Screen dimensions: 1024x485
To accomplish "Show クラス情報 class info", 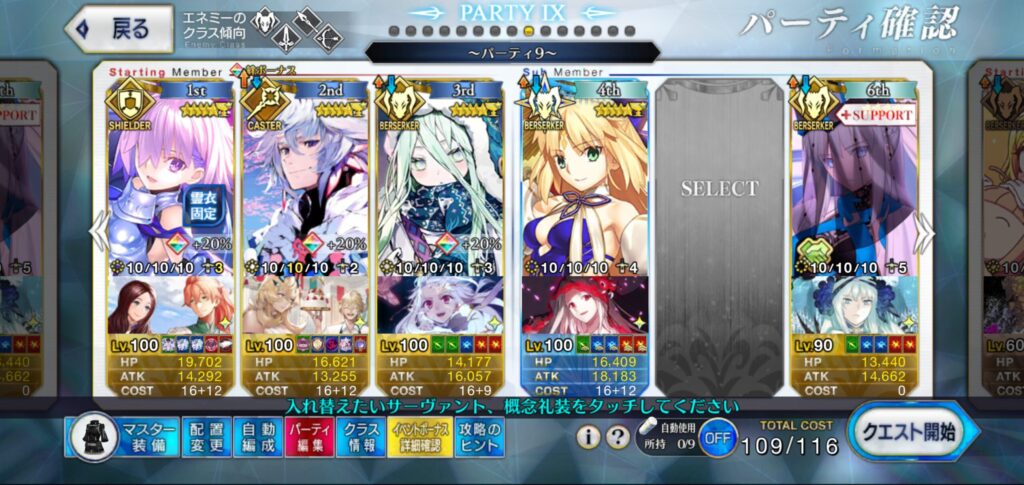I will 360,437.
